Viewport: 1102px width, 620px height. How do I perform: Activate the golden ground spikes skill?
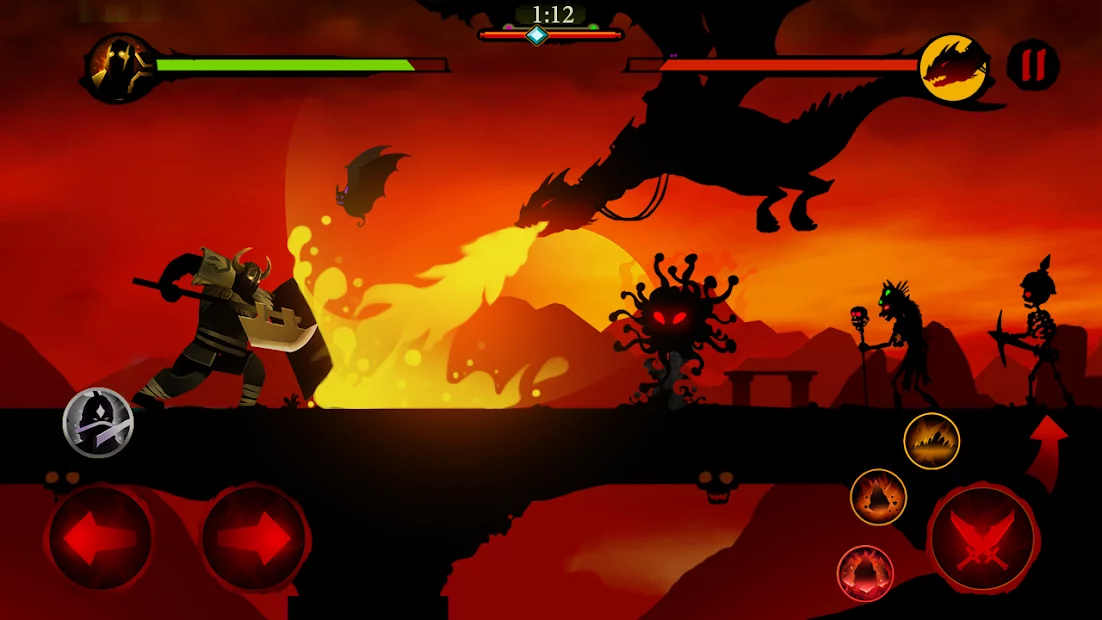(x=932, y=441)
